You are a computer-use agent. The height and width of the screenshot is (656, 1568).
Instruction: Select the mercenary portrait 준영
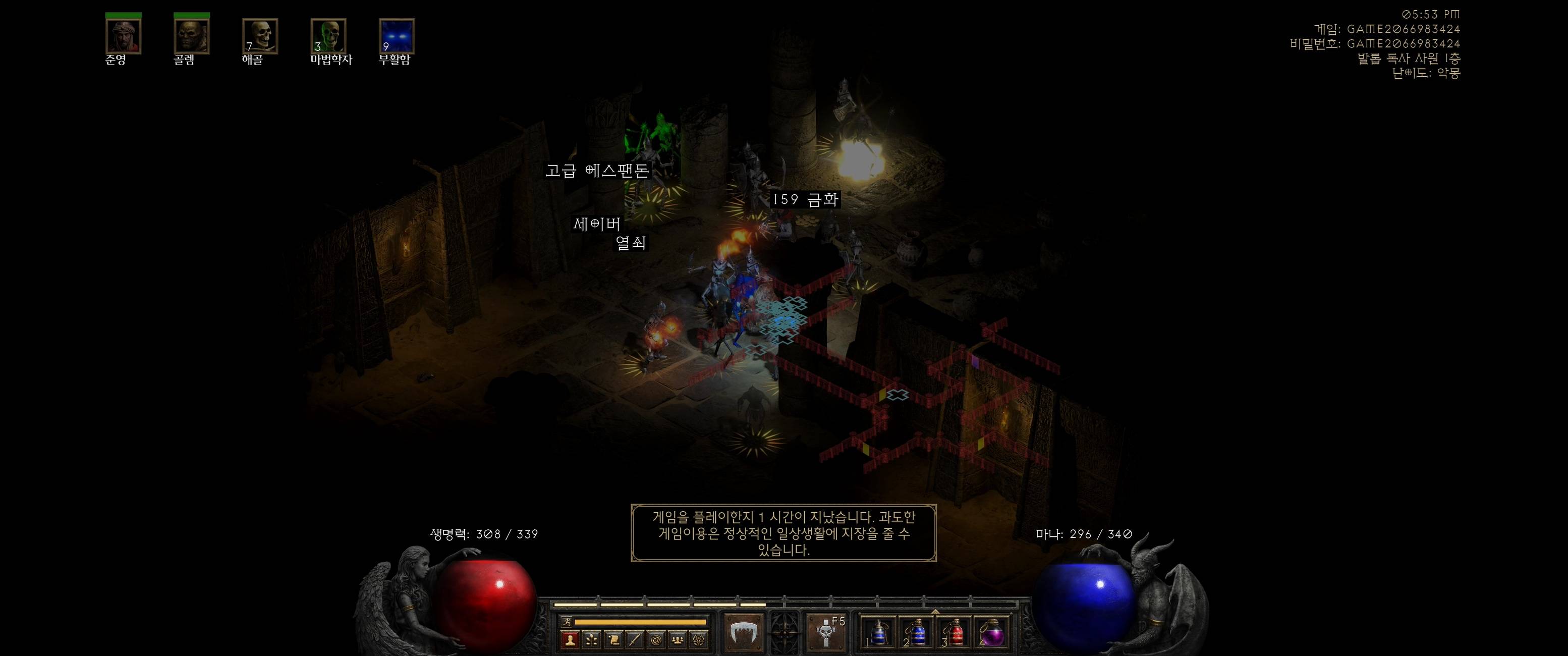pyautogui.click(x=124, y=36)
